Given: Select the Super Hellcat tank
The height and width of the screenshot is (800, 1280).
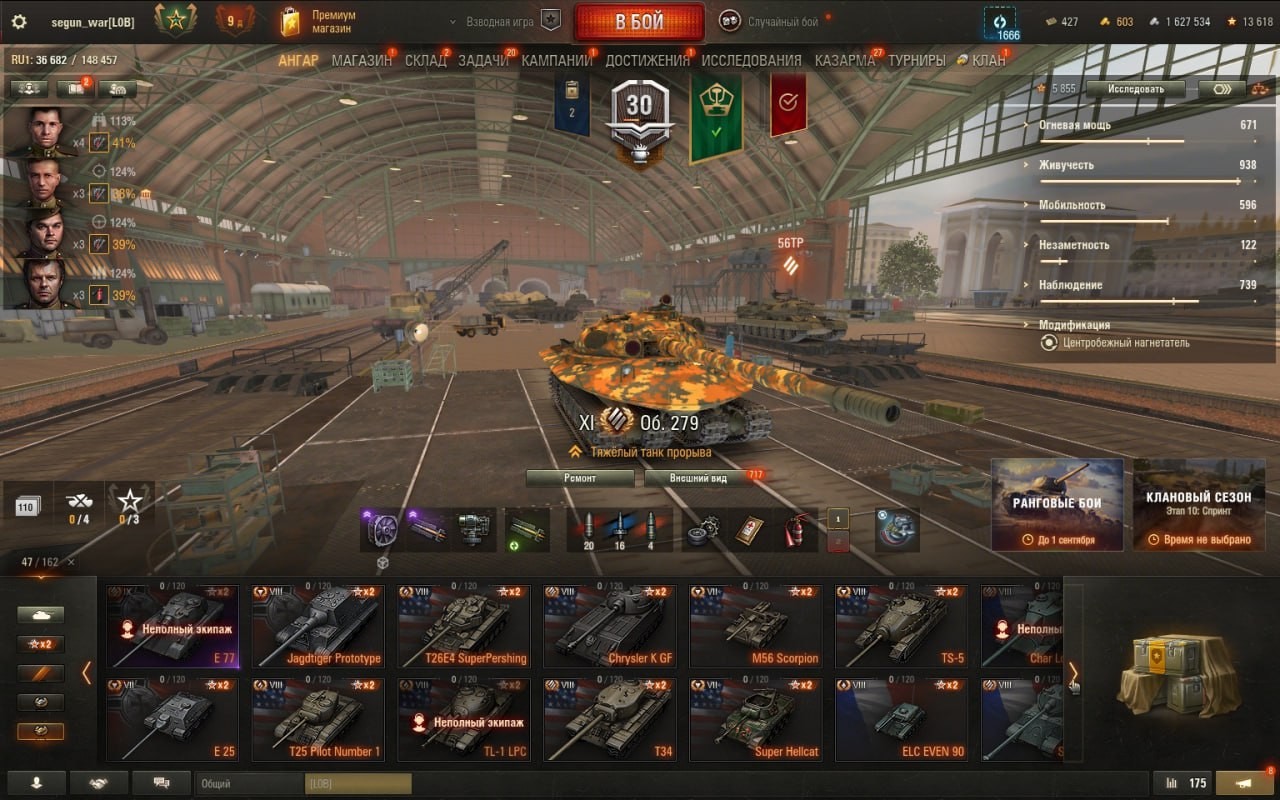Looking at the screenshot, I should point(755,720).
